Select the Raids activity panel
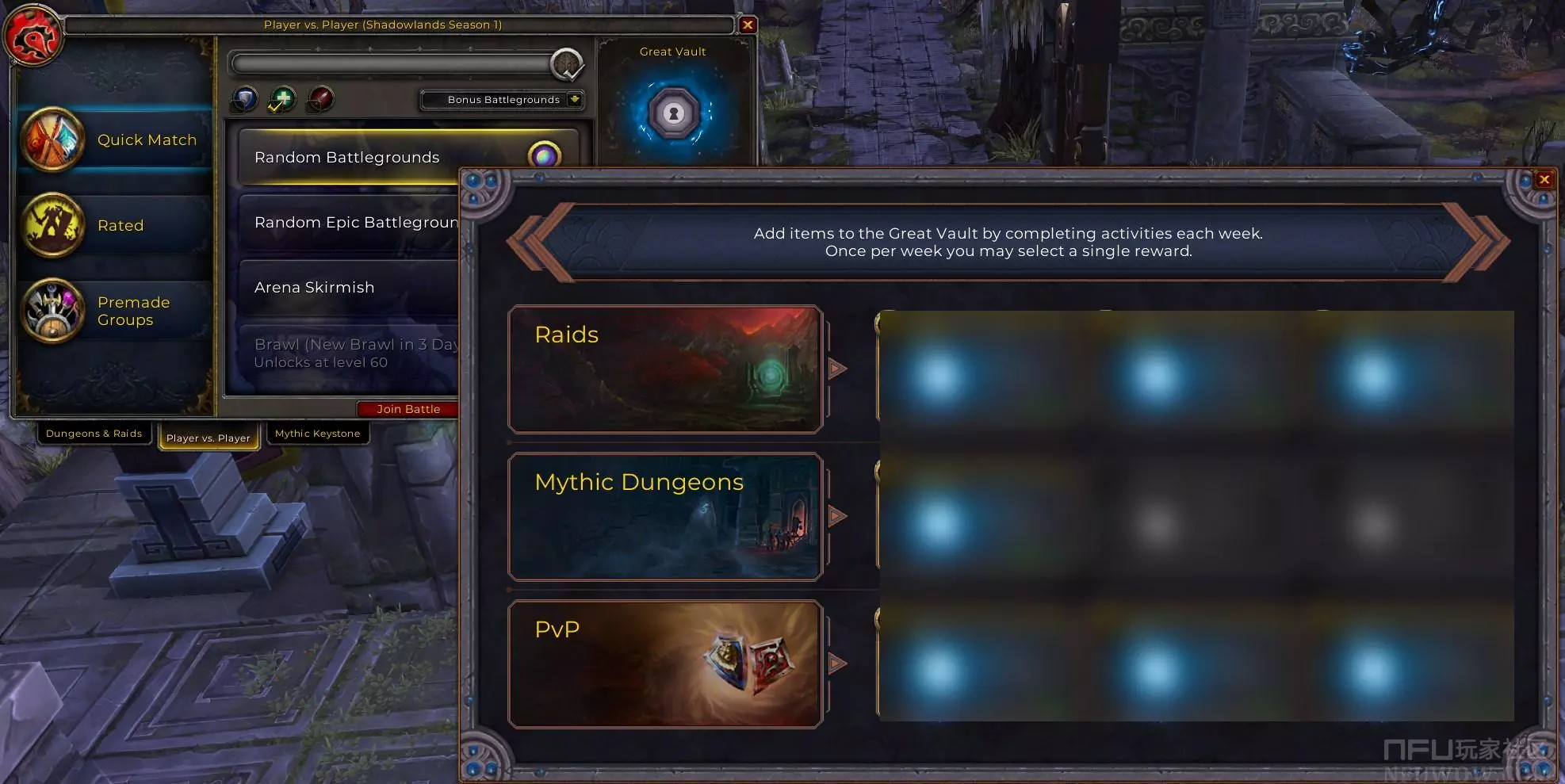This screenshot has height=784, width=1565. [664, 369]
